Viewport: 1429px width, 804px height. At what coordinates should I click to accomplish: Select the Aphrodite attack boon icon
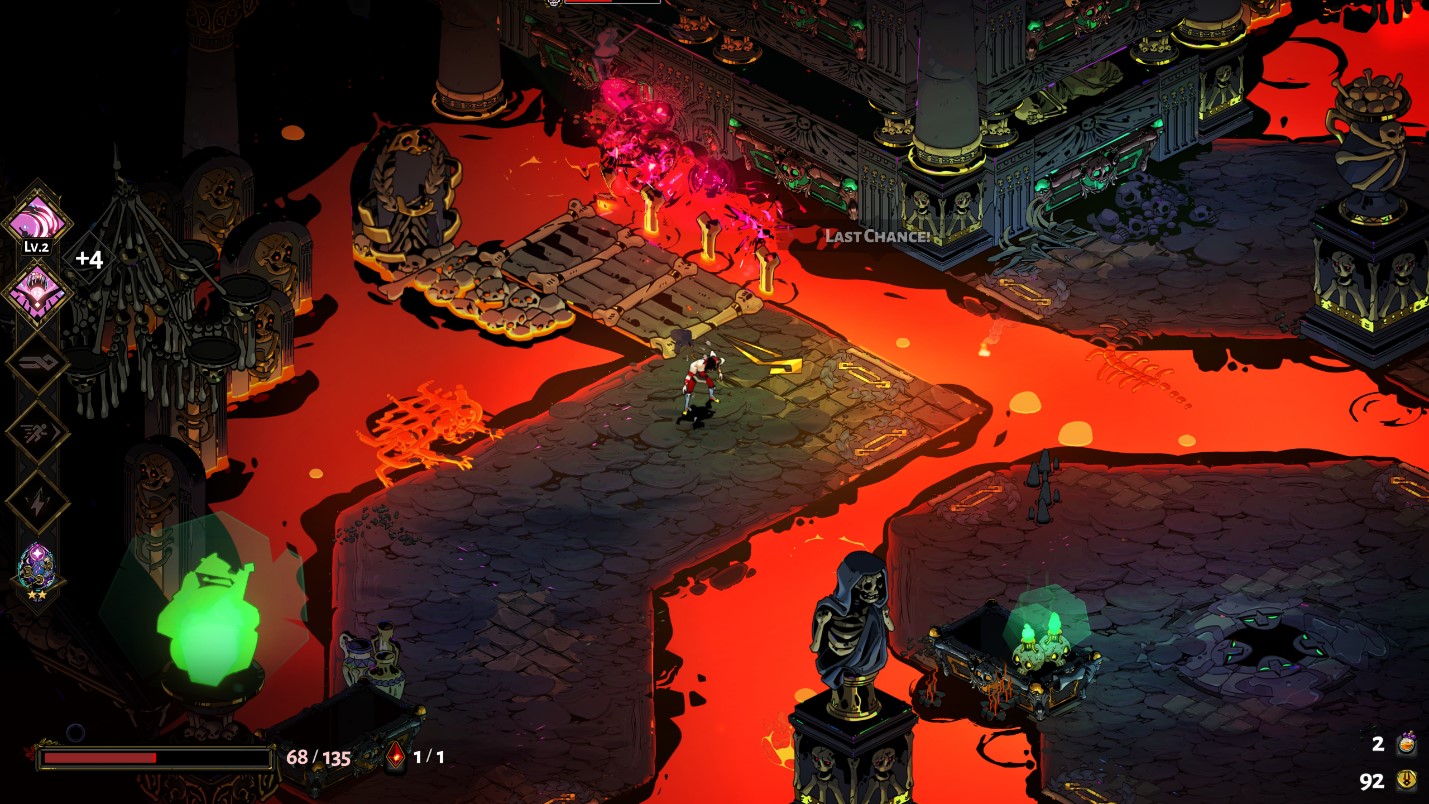click(x=37, y=218)
